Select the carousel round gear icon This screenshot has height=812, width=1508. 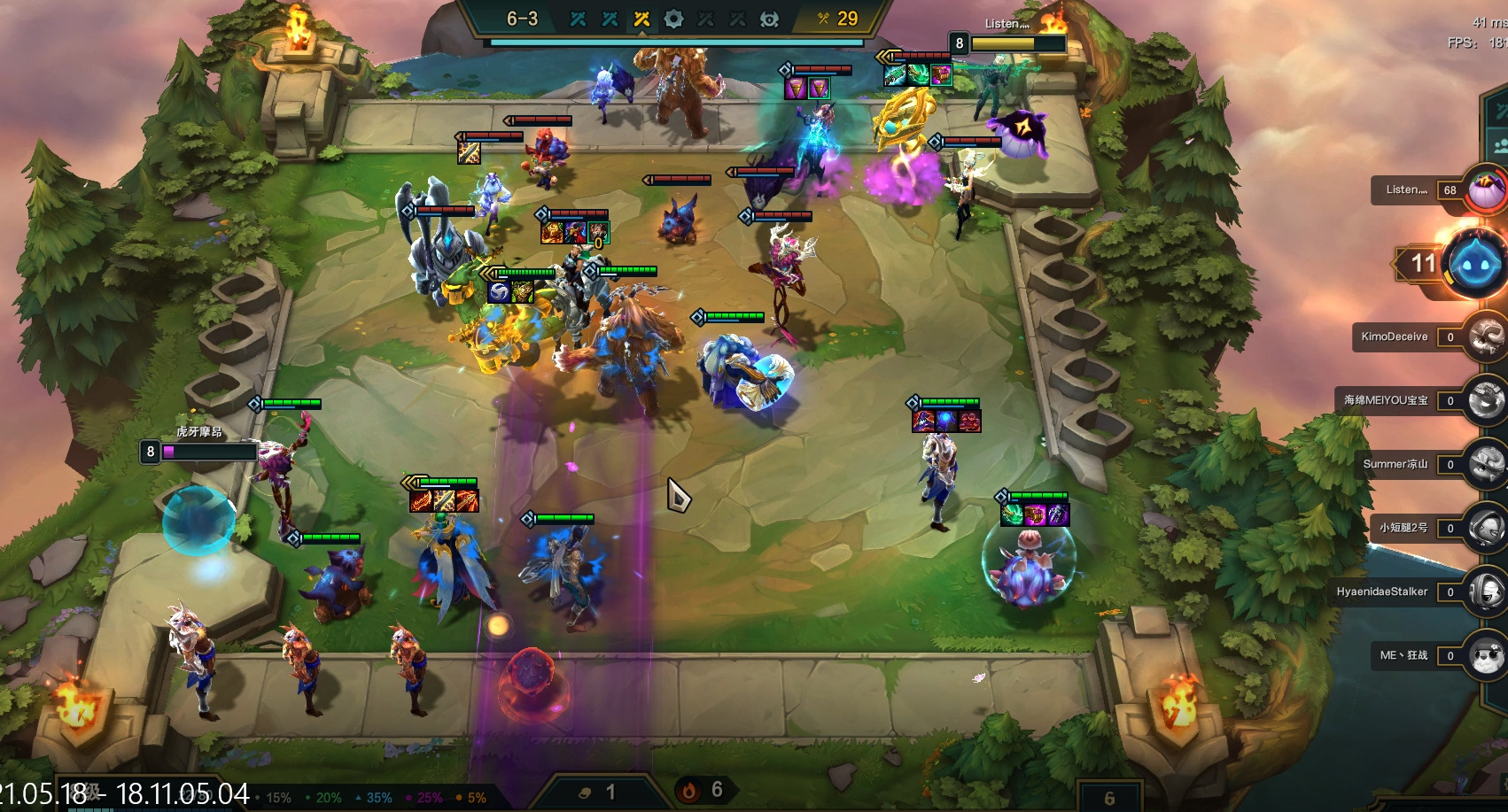(673, 19)
